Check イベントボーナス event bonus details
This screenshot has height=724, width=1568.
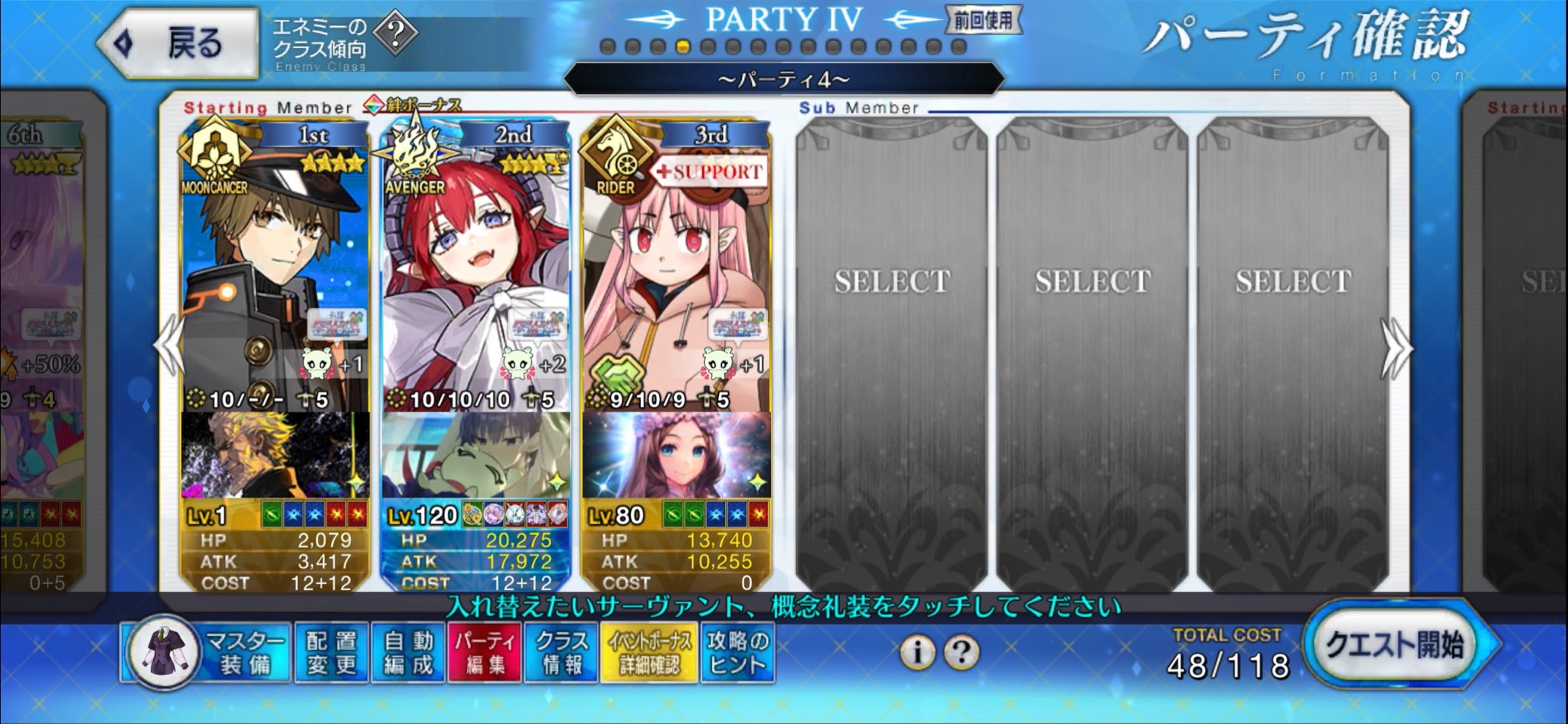pos(649,653)
